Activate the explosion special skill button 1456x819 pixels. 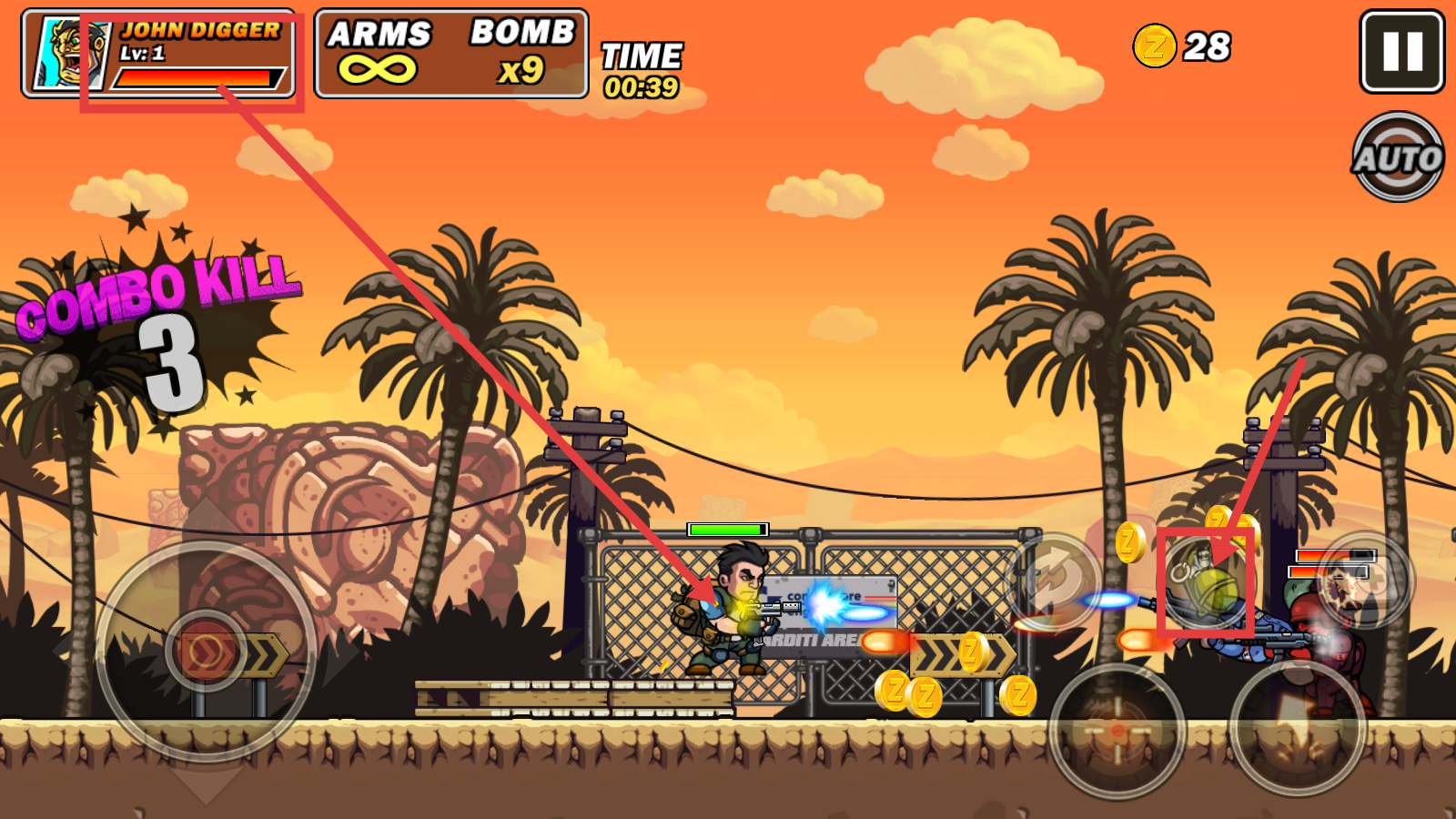click(1363, 581)
